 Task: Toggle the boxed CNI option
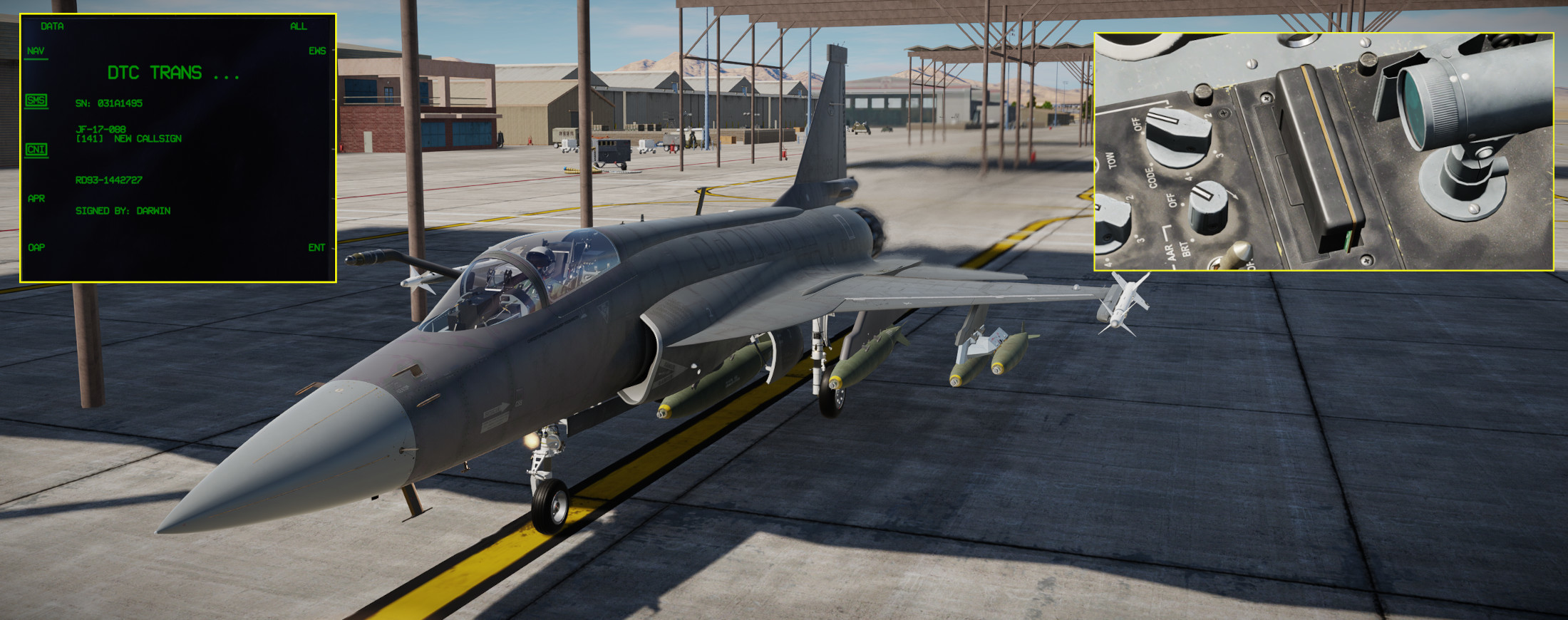coord(36,150)
